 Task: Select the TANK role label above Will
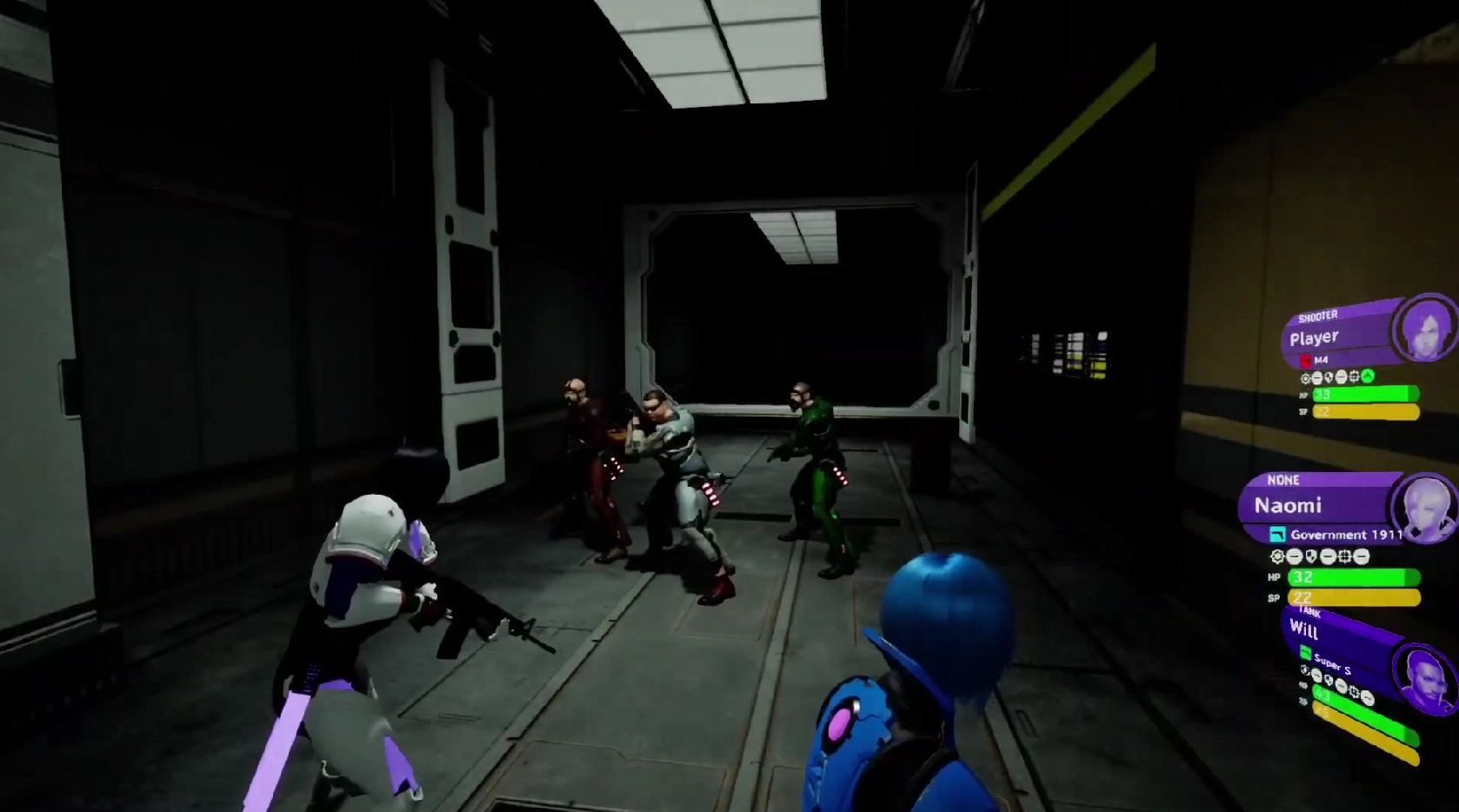(1309, 613)
